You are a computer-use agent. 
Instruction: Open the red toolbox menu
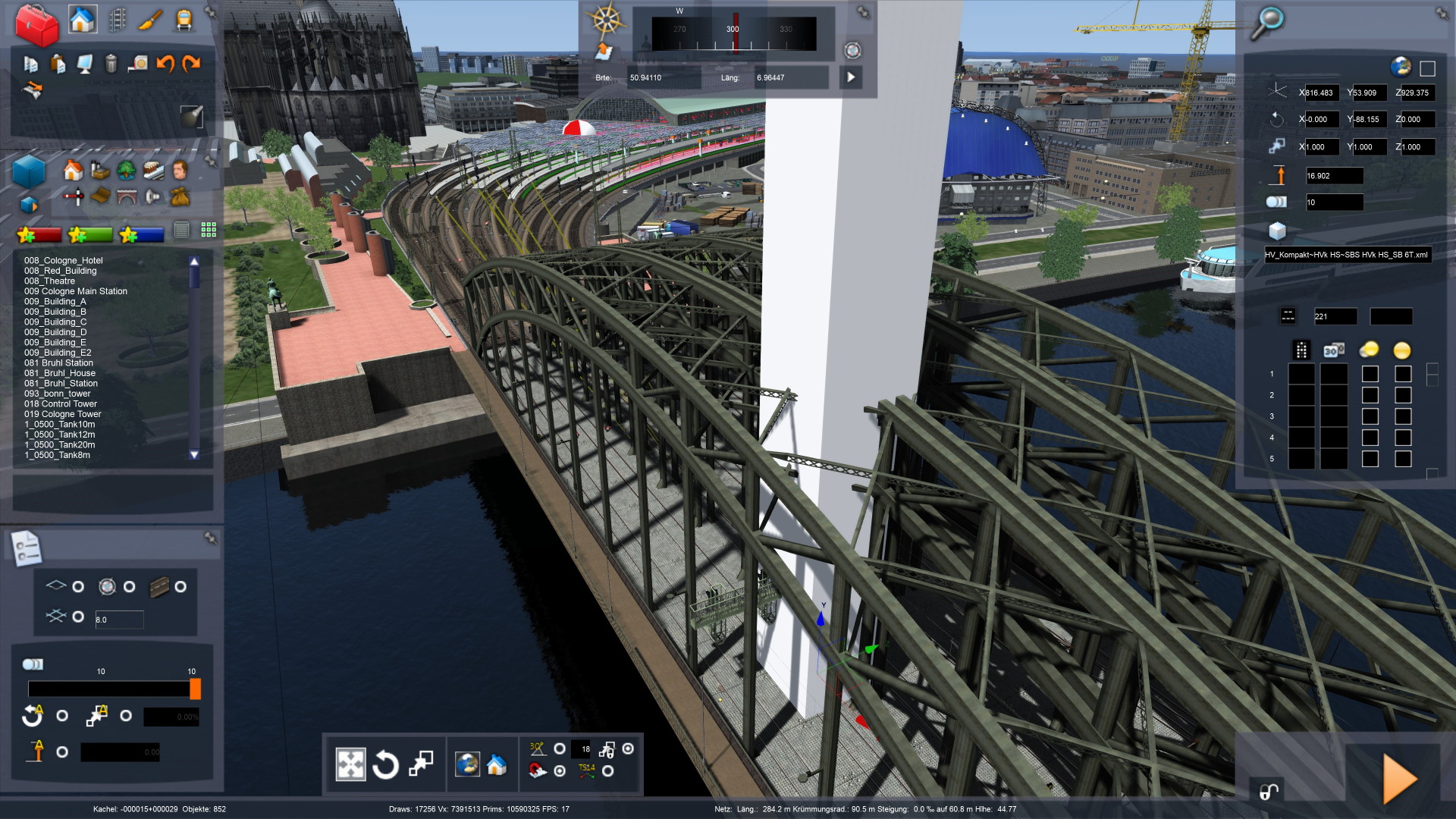tap(36, 24)
